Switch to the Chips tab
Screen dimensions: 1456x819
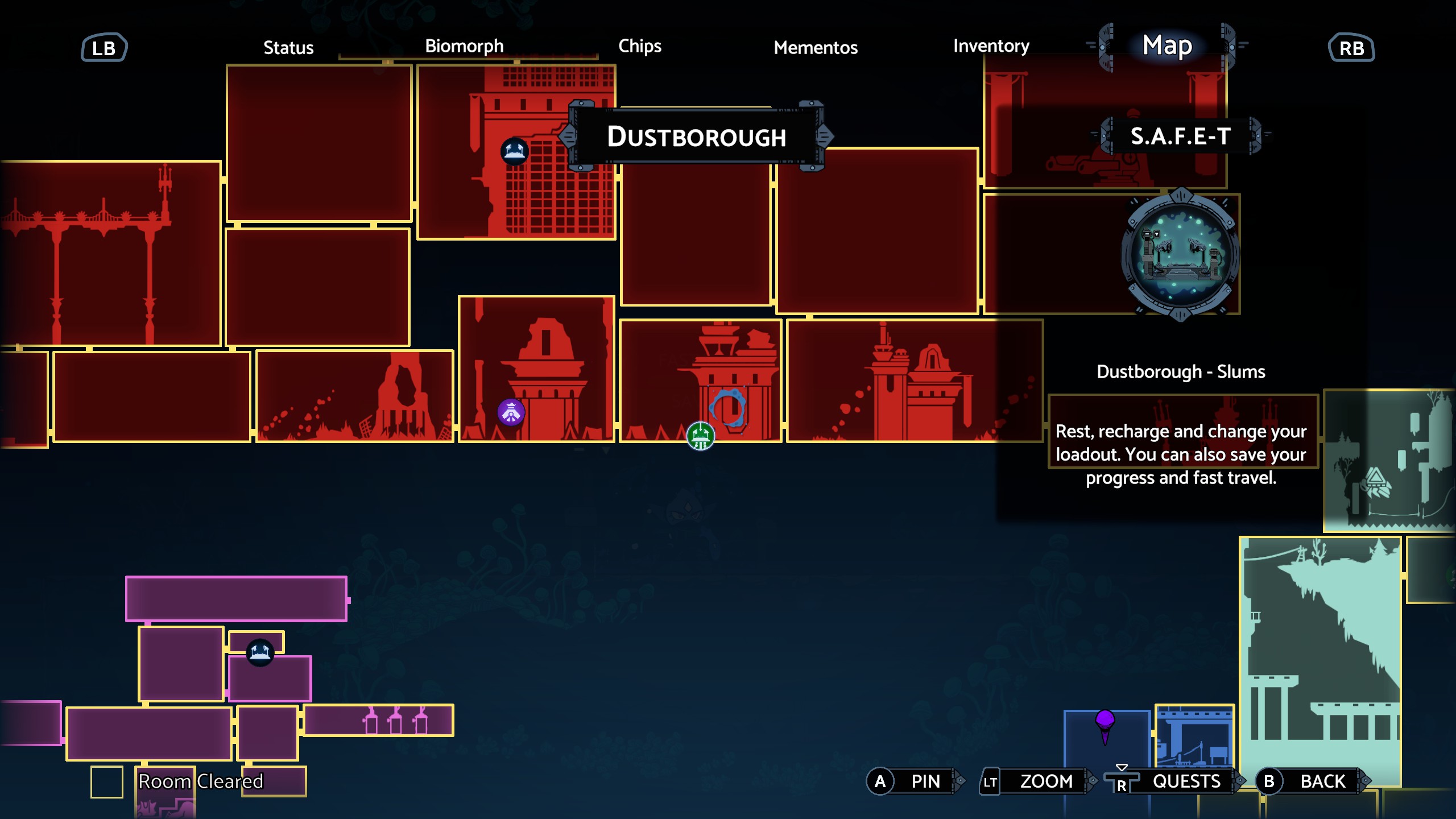click(x=640, y=47)
